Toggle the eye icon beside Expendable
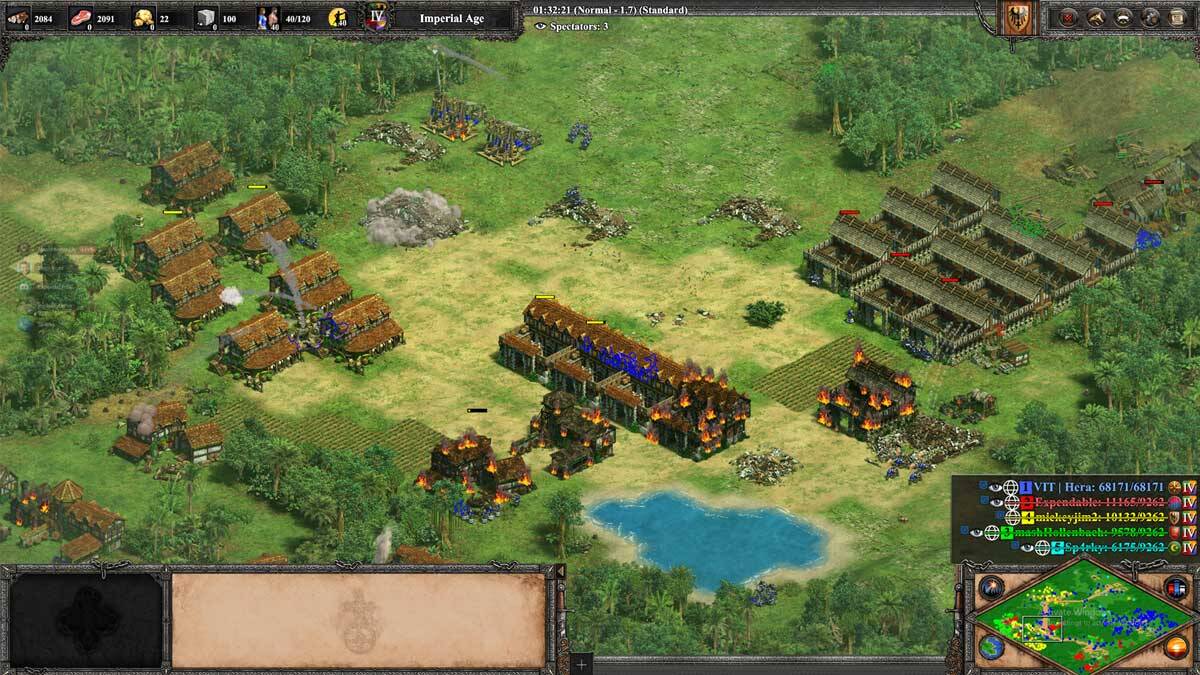 click(996, 501)
